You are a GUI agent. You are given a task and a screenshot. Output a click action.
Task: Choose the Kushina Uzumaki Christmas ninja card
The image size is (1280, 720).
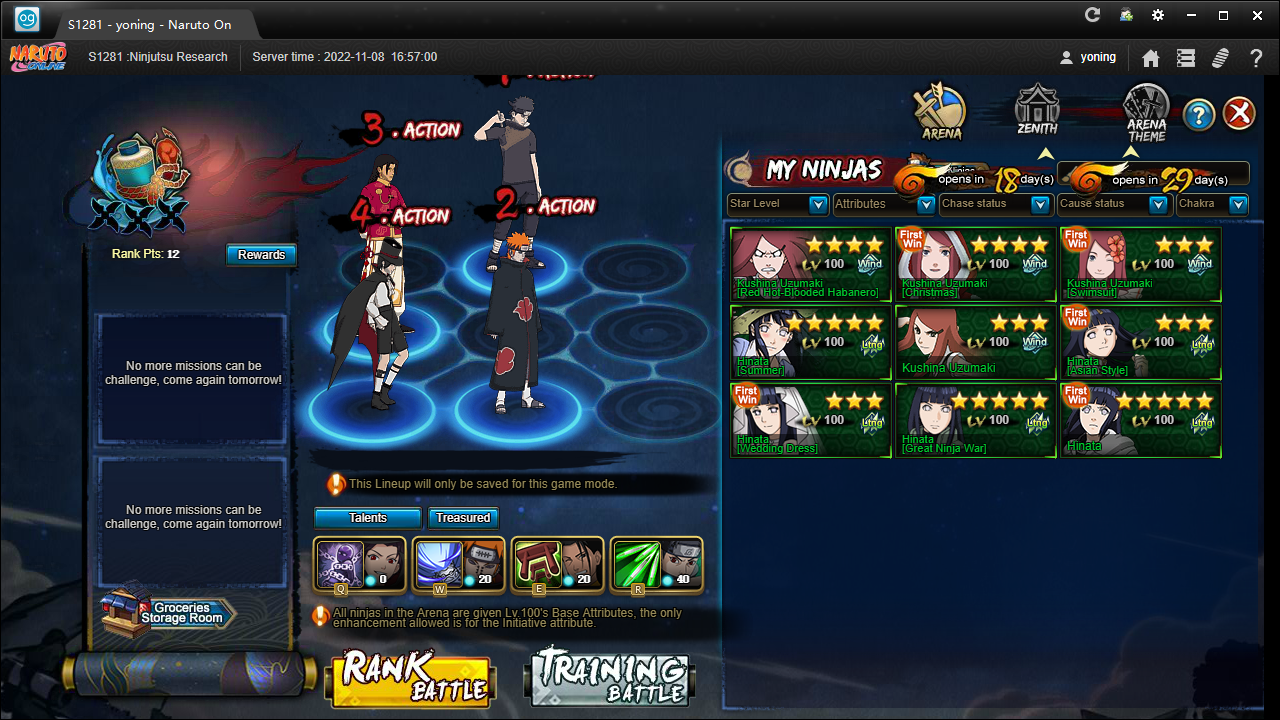point(975,264)
